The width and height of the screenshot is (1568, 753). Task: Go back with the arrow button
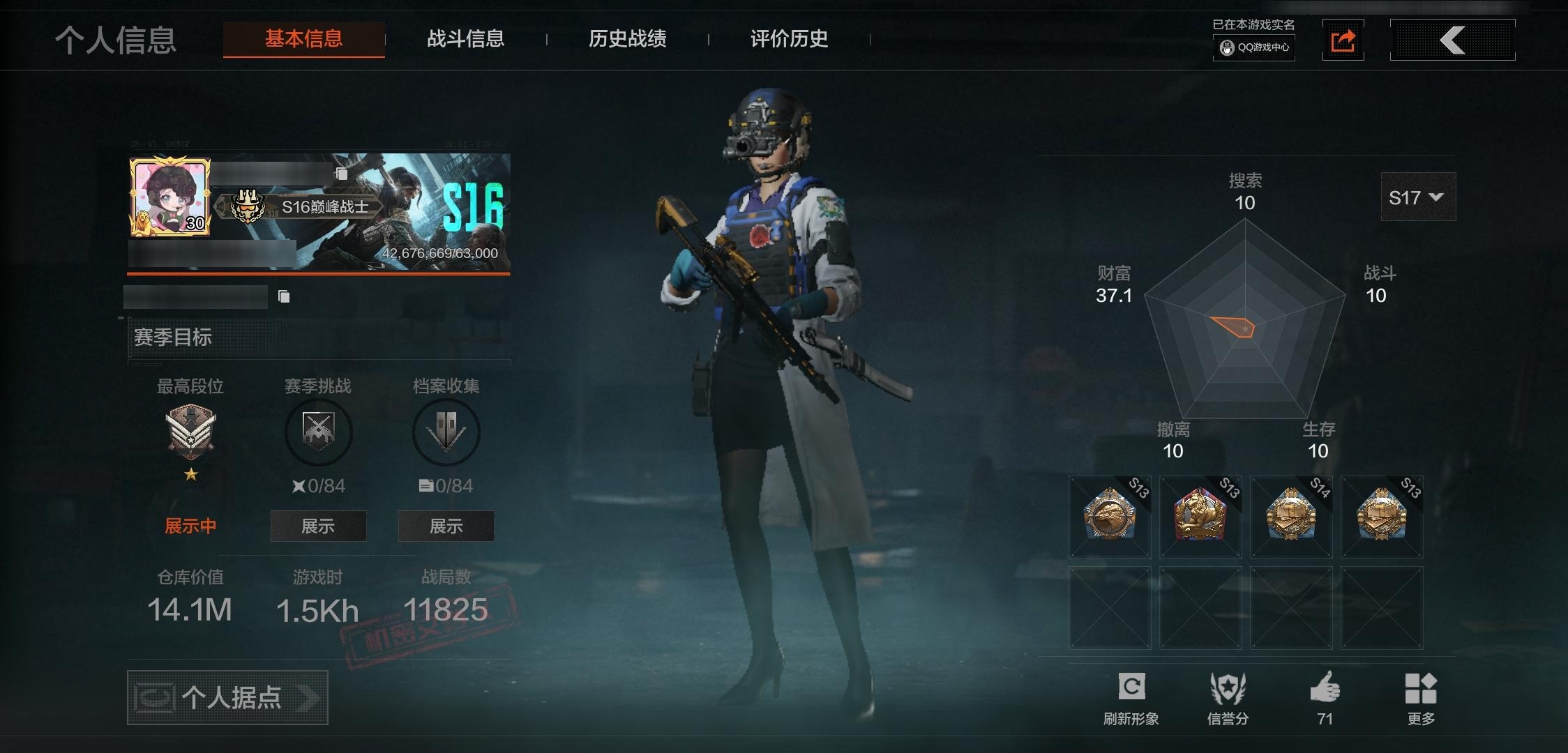pos(1452,40)
